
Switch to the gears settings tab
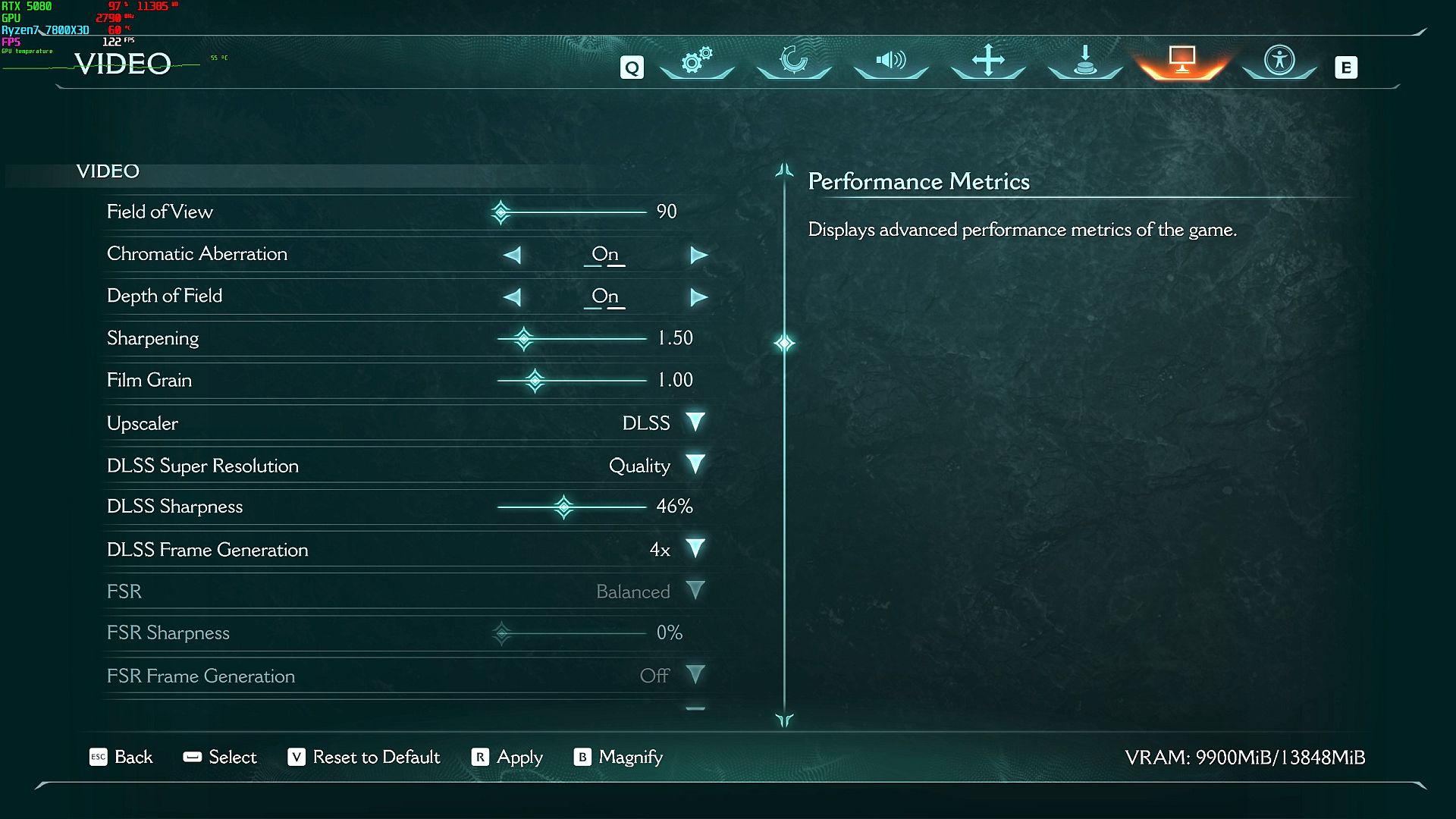697,61
